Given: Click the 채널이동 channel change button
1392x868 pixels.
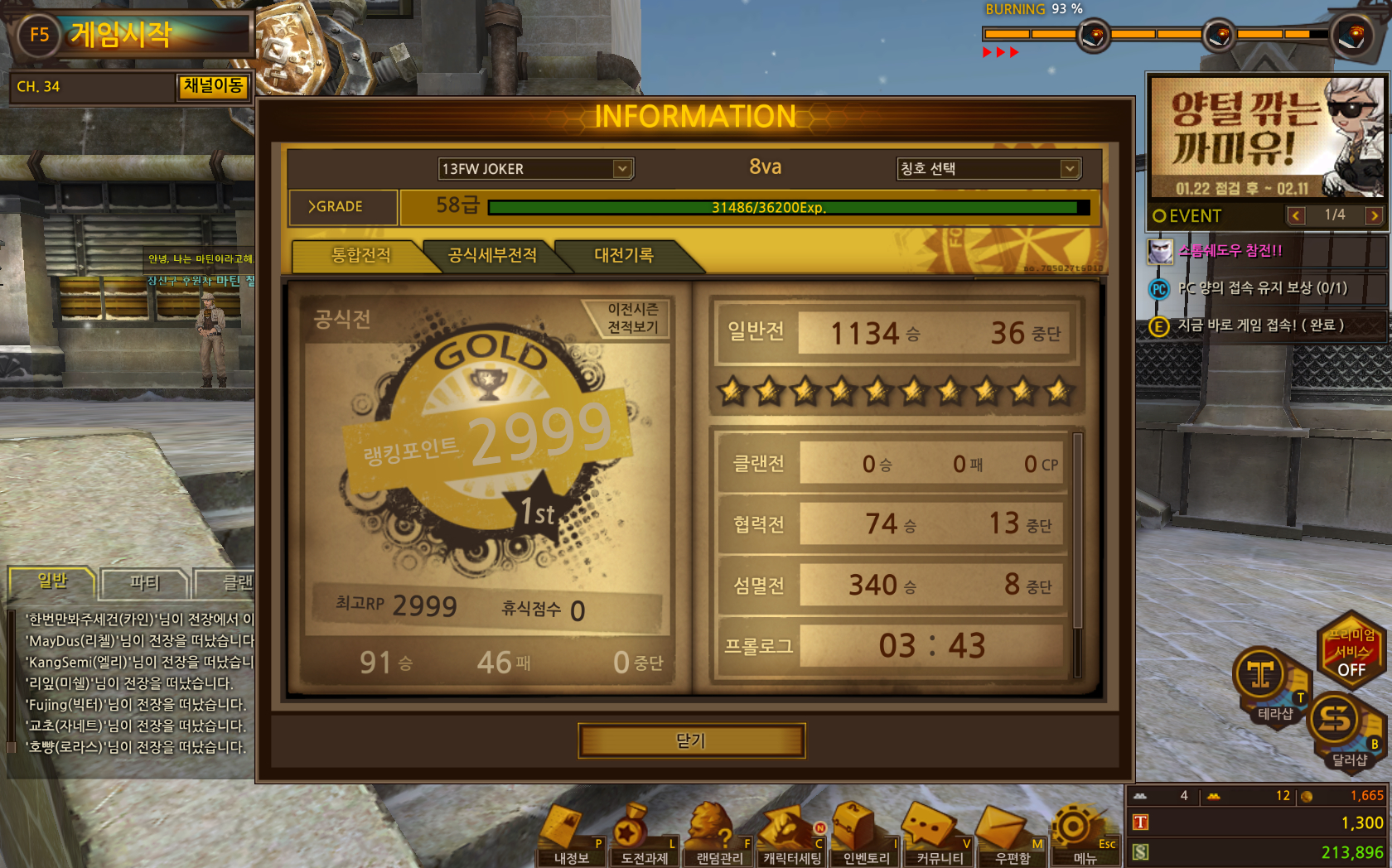Looking at the screenshot, I should (x=213, y=86).
